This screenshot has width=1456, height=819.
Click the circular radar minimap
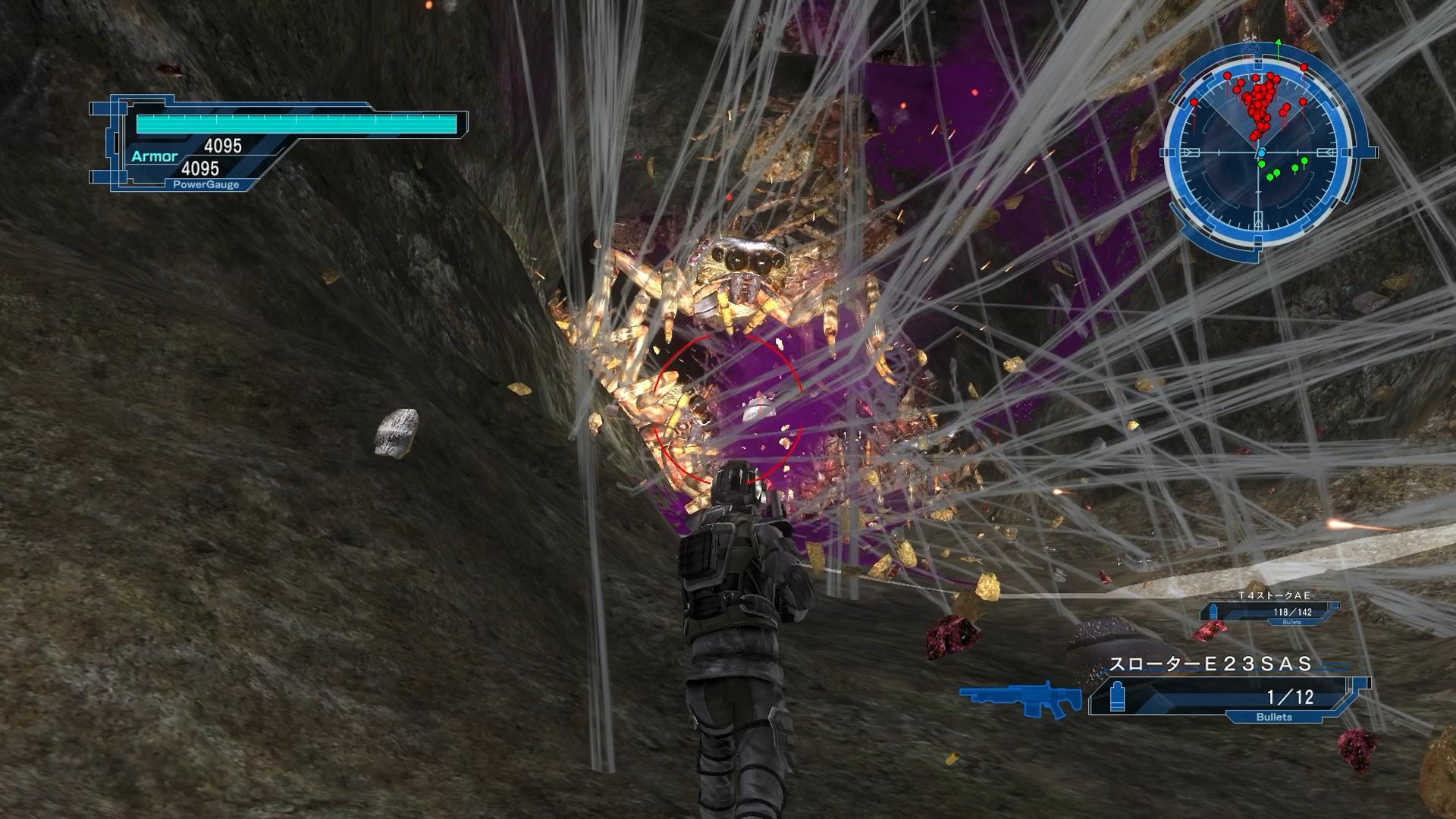pos(1260,152)
